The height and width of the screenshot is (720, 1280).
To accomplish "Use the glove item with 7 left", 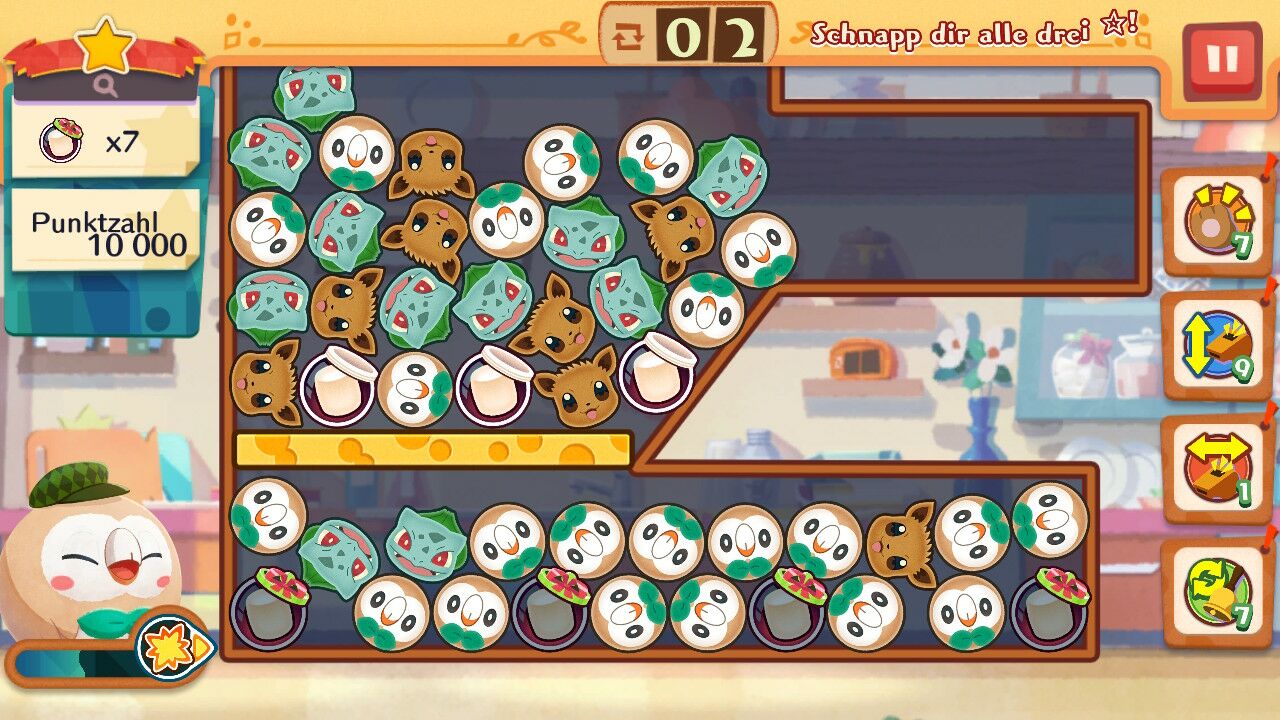I will (1214, 222).
